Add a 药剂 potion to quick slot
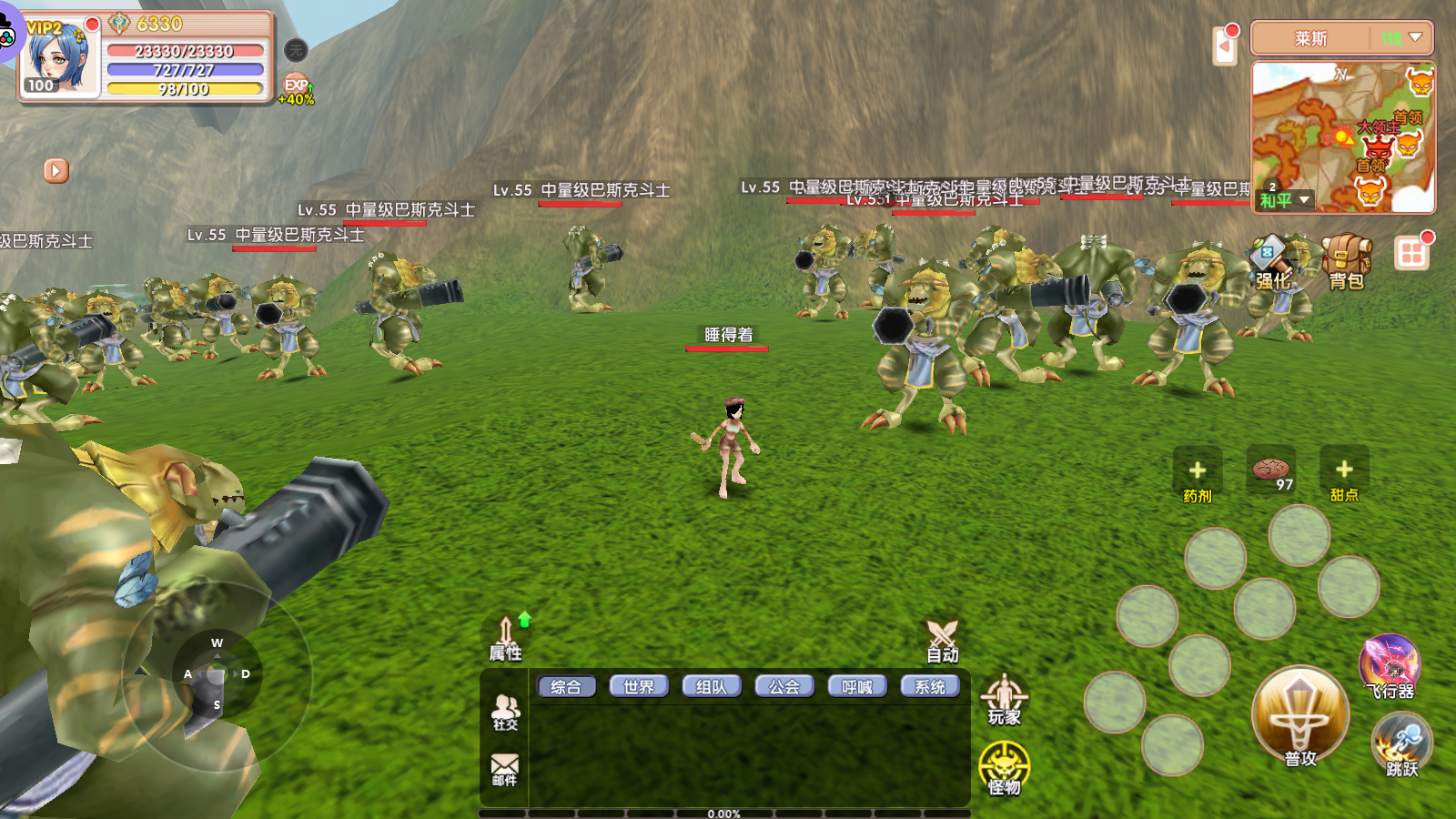 [x=1198, y=475]
